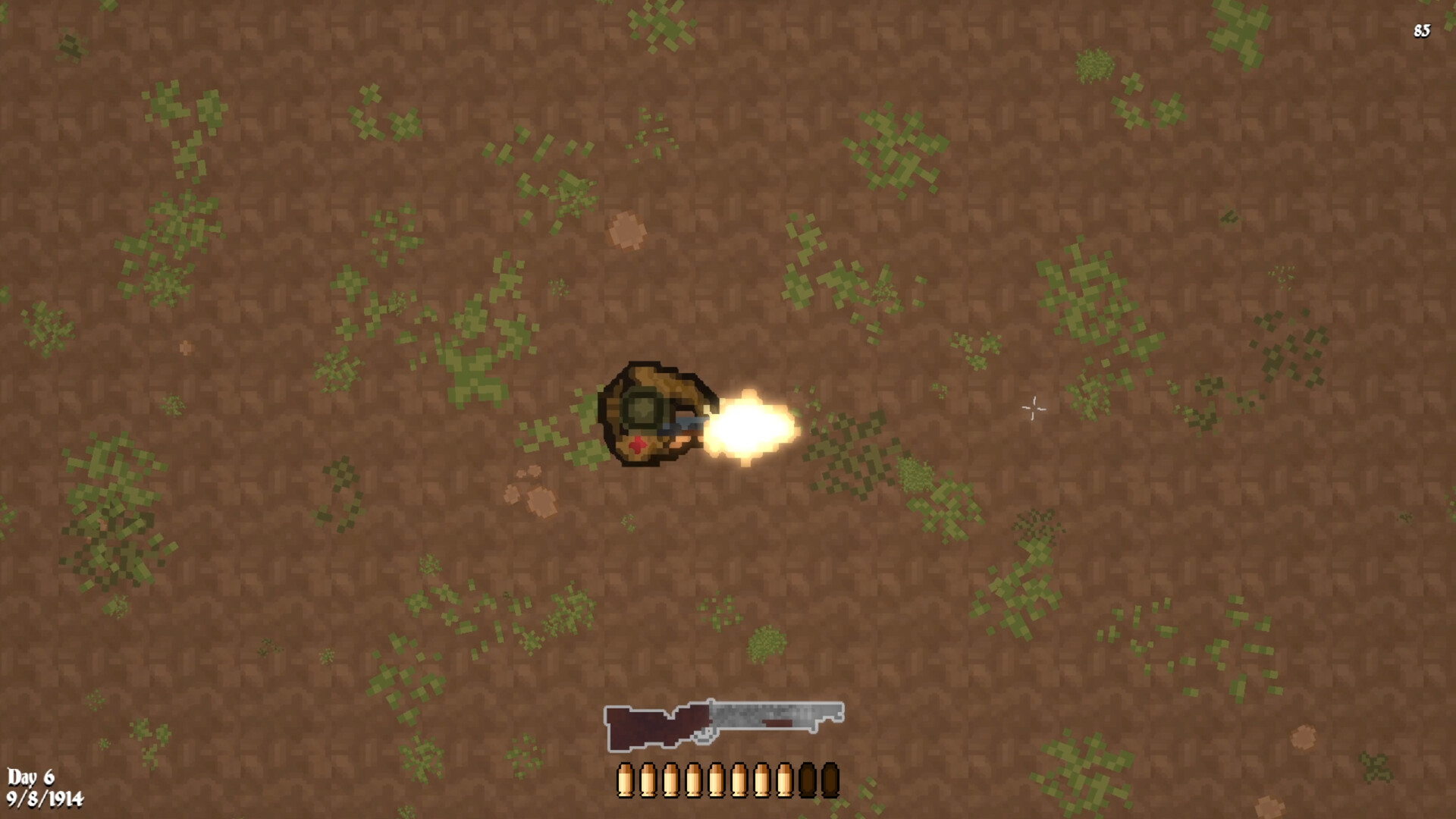Click the first bullet in the ammo row

pos(625,779)
